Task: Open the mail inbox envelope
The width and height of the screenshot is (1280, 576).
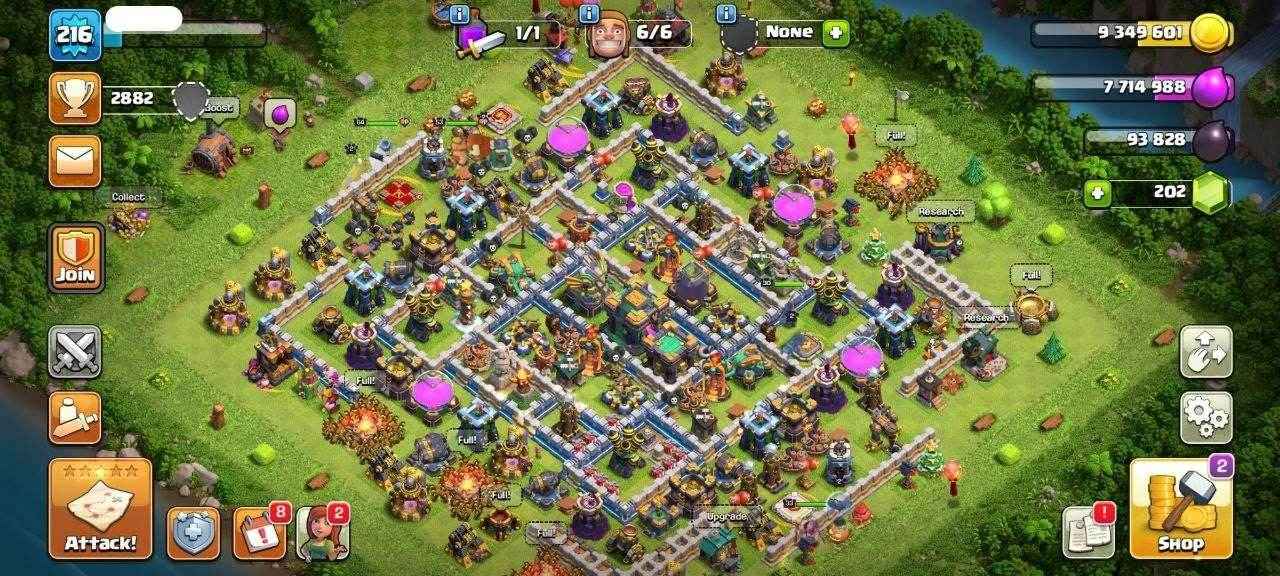Action: (75, 160)
